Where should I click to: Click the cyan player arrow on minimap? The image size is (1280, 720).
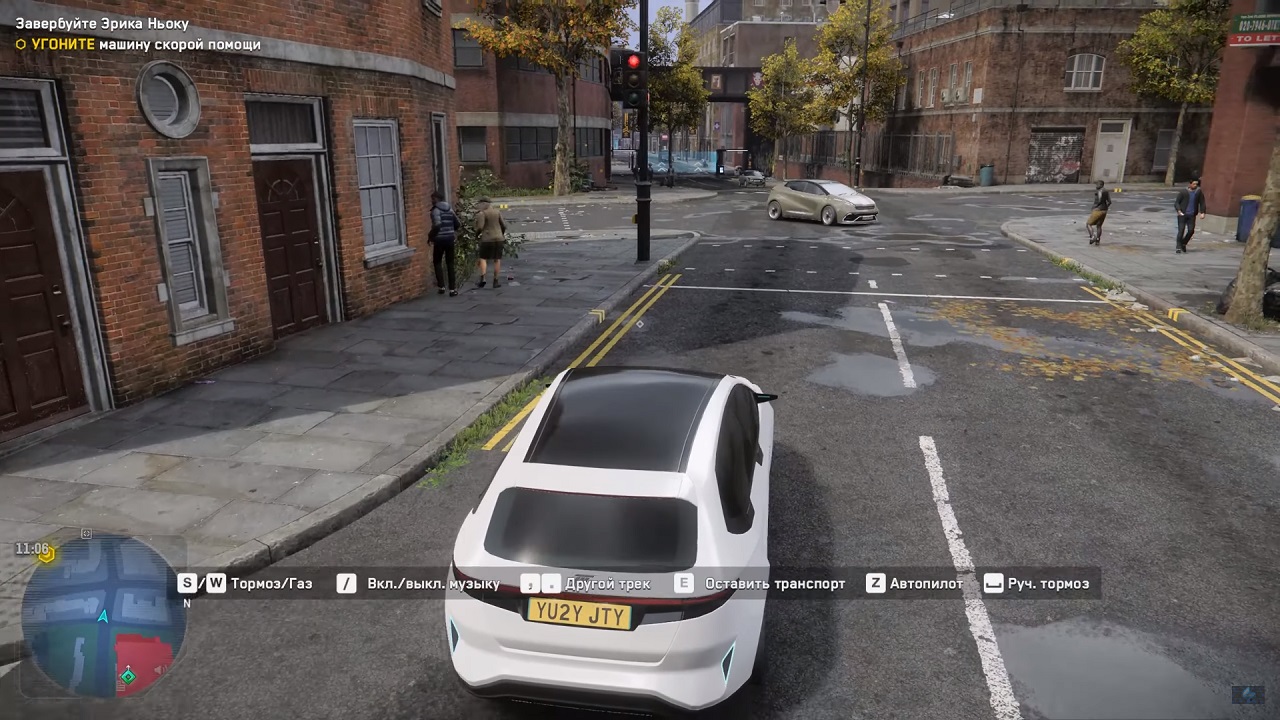[102, 617]
